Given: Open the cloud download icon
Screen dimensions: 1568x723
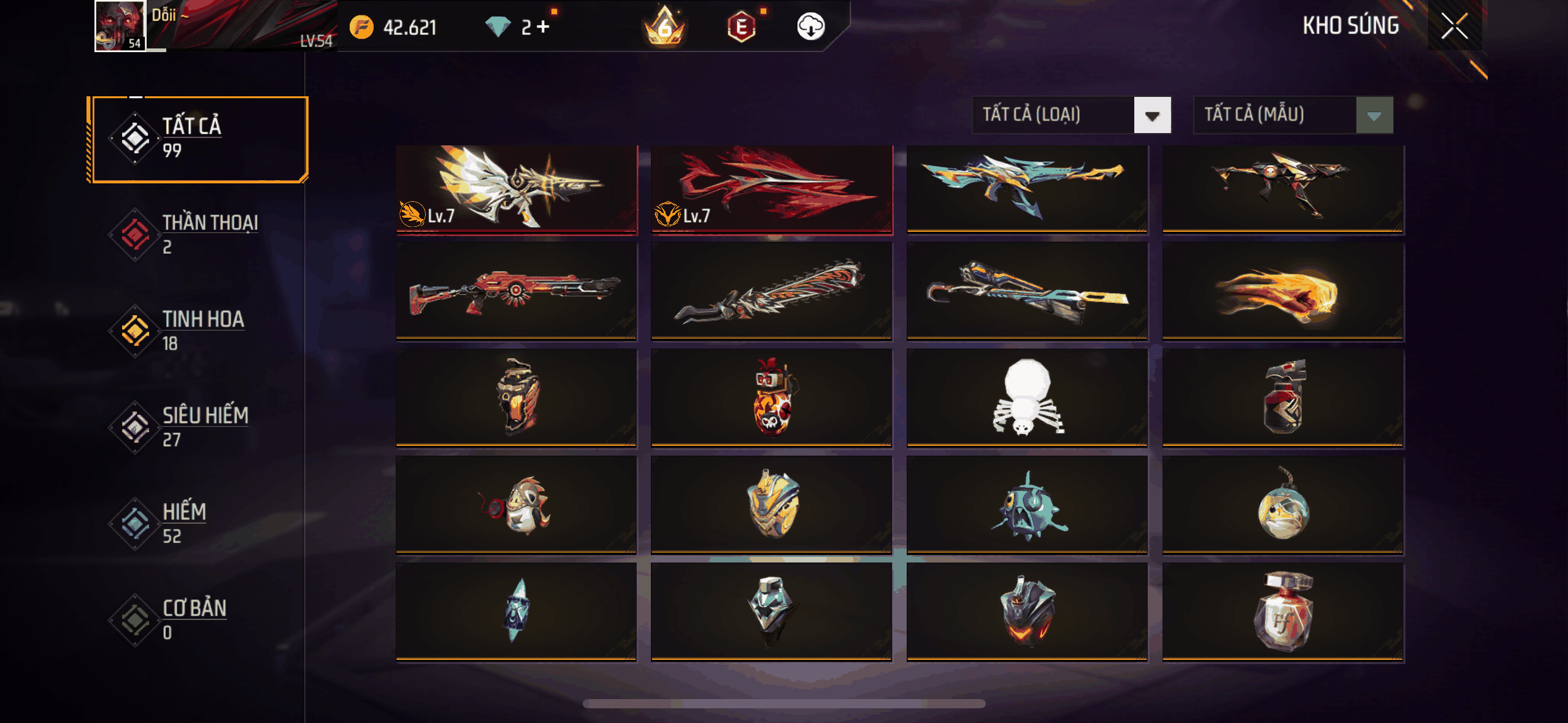Looking at the screenshot, I should coord(810,27).
